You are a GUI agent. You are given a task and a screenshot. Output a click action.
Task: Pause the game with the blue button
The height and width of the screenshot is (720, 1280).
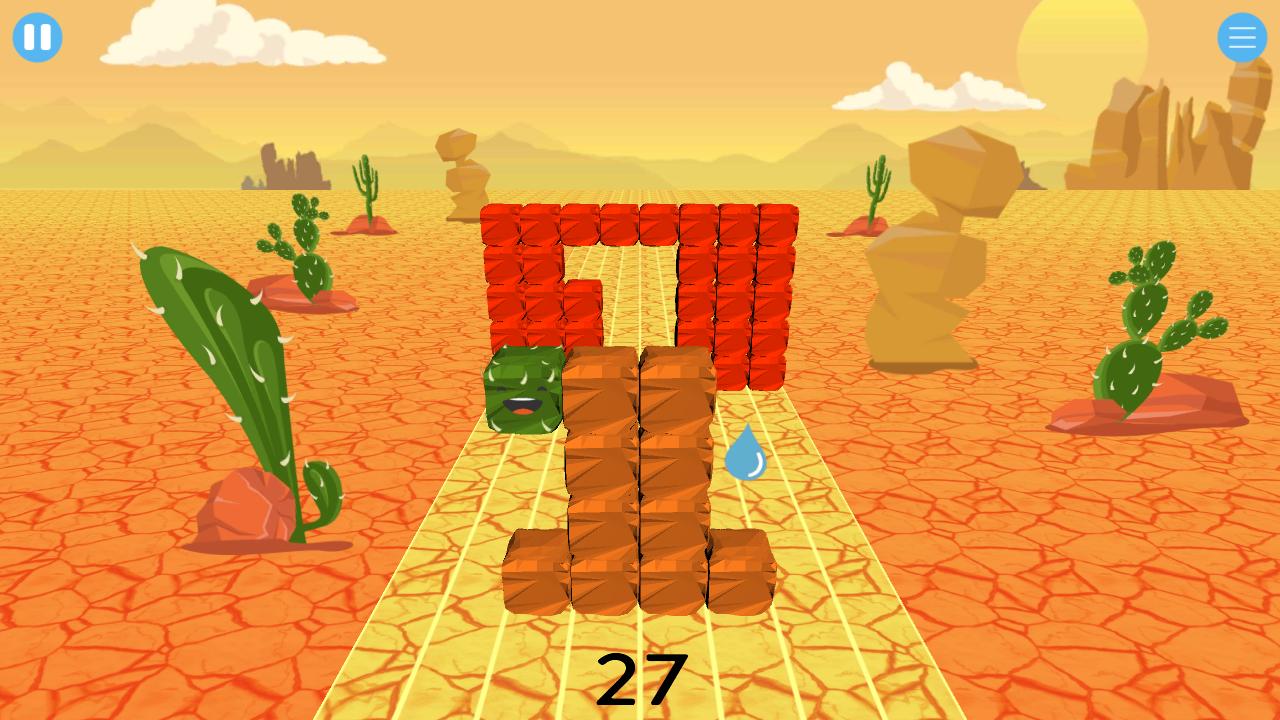point(38,38)
